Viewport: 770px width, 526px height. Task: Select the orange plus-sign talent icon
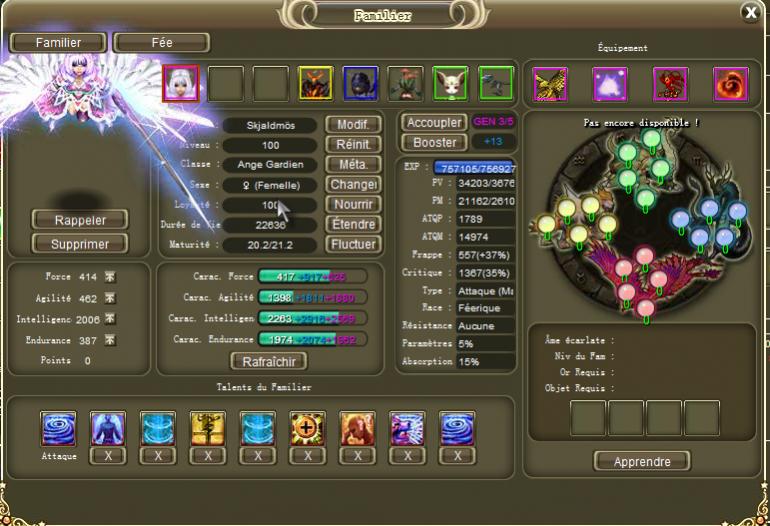pyautogui.click(x=307, y=428)
